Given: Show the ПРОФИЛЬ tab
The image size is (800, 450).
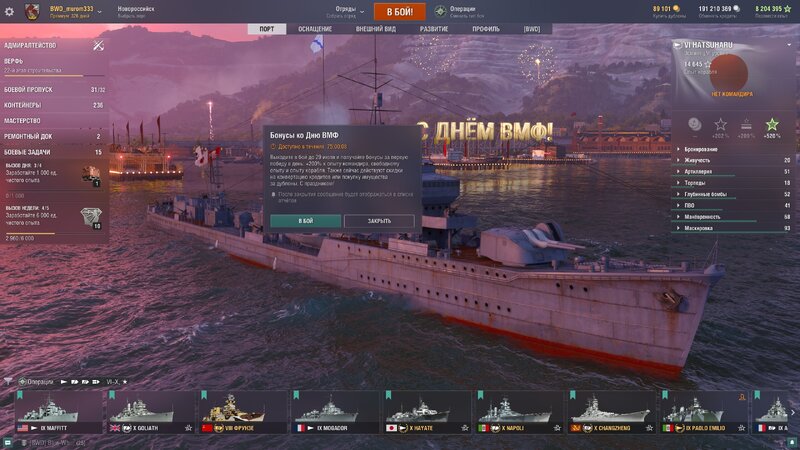Looking at the screenshot, I should 486,29.
